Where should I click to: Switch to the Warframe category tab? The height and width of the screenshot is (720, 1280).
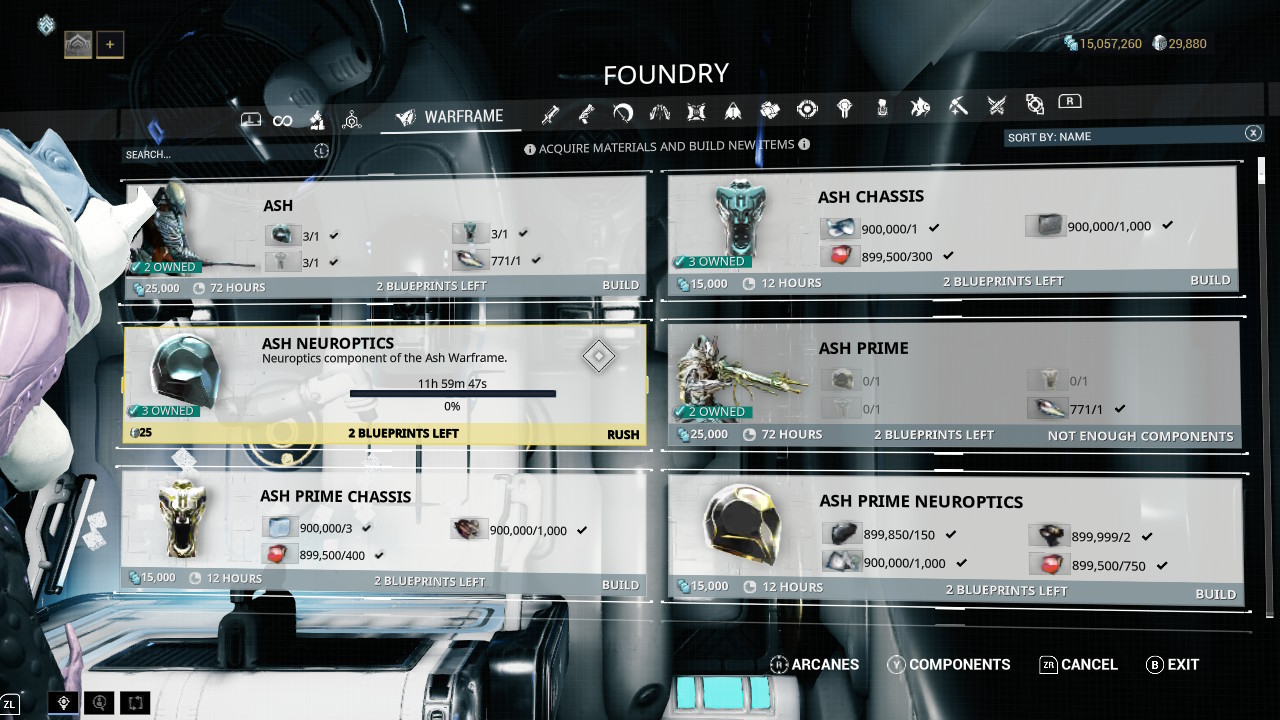(450, 117)
